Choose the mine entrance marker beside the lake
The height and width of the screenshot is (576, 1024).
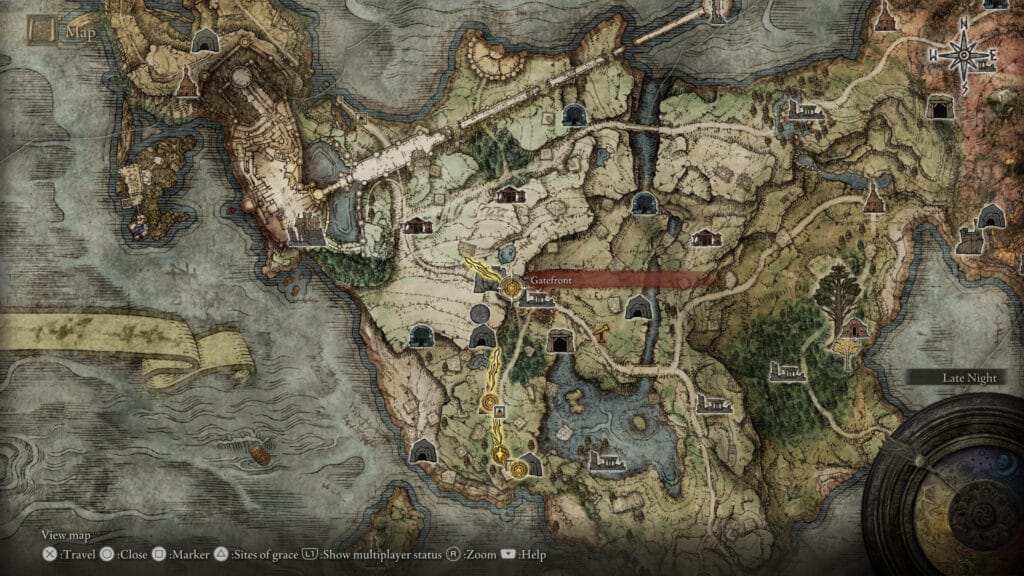click(560, 342)
